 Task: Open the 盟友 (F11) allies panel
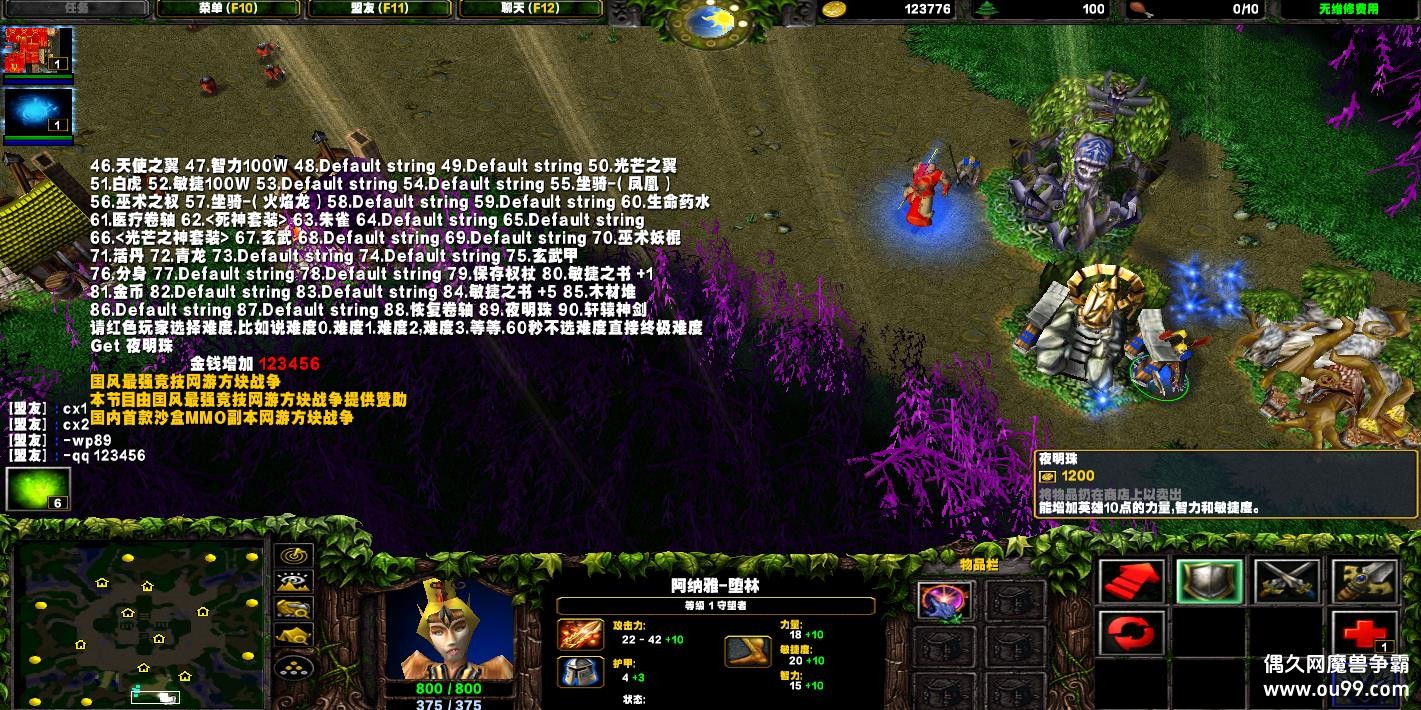click(x=380, y=9)
